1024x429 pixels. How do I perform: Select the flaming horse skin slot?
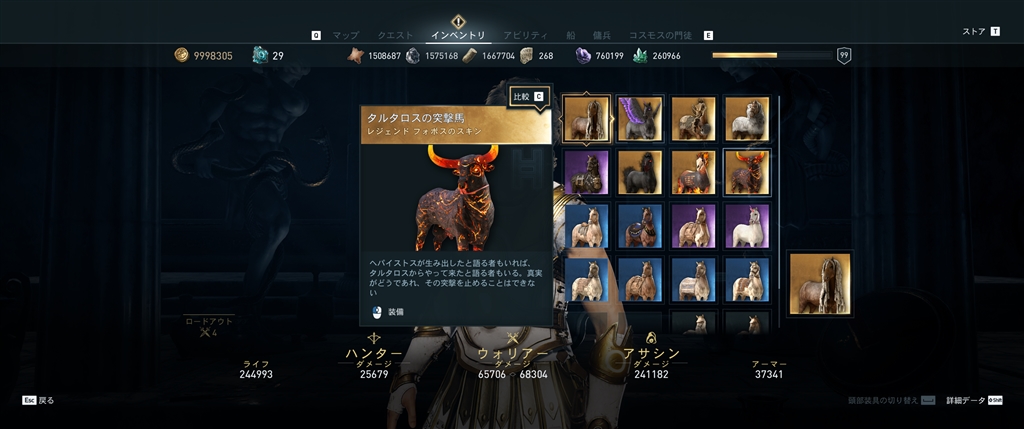693,172
